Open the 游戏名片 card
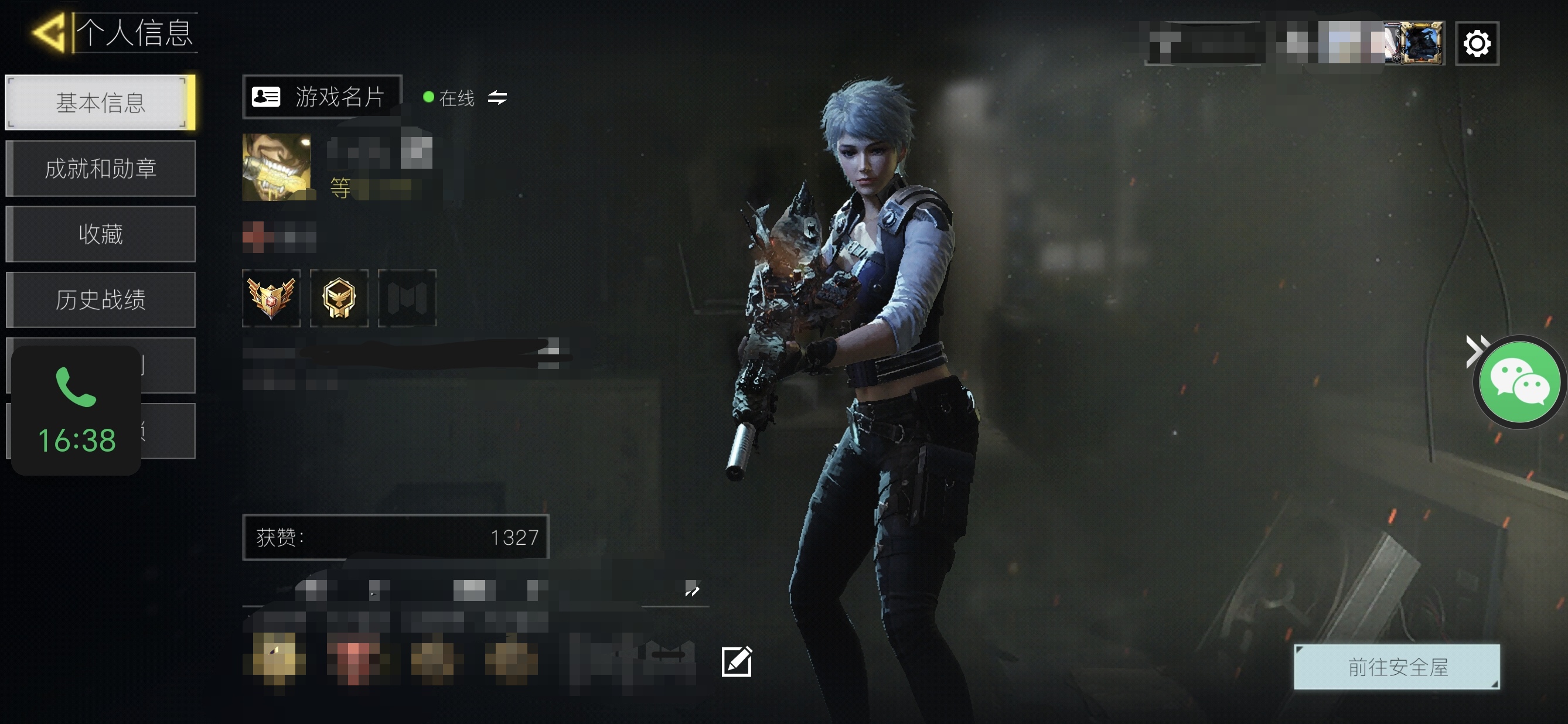Viewport: 1568px width, 724px height. [322, 97]
